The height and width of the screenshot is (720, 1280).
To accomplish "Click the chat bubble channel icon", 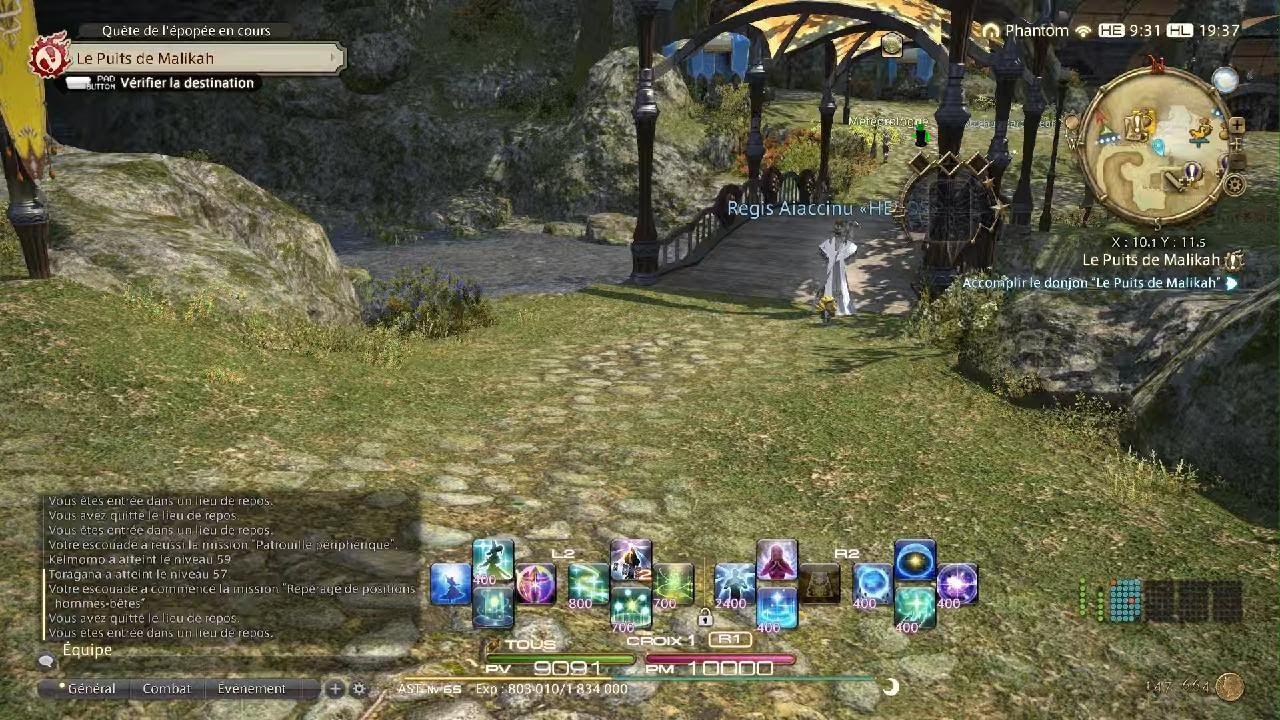I will coord(46,661).
